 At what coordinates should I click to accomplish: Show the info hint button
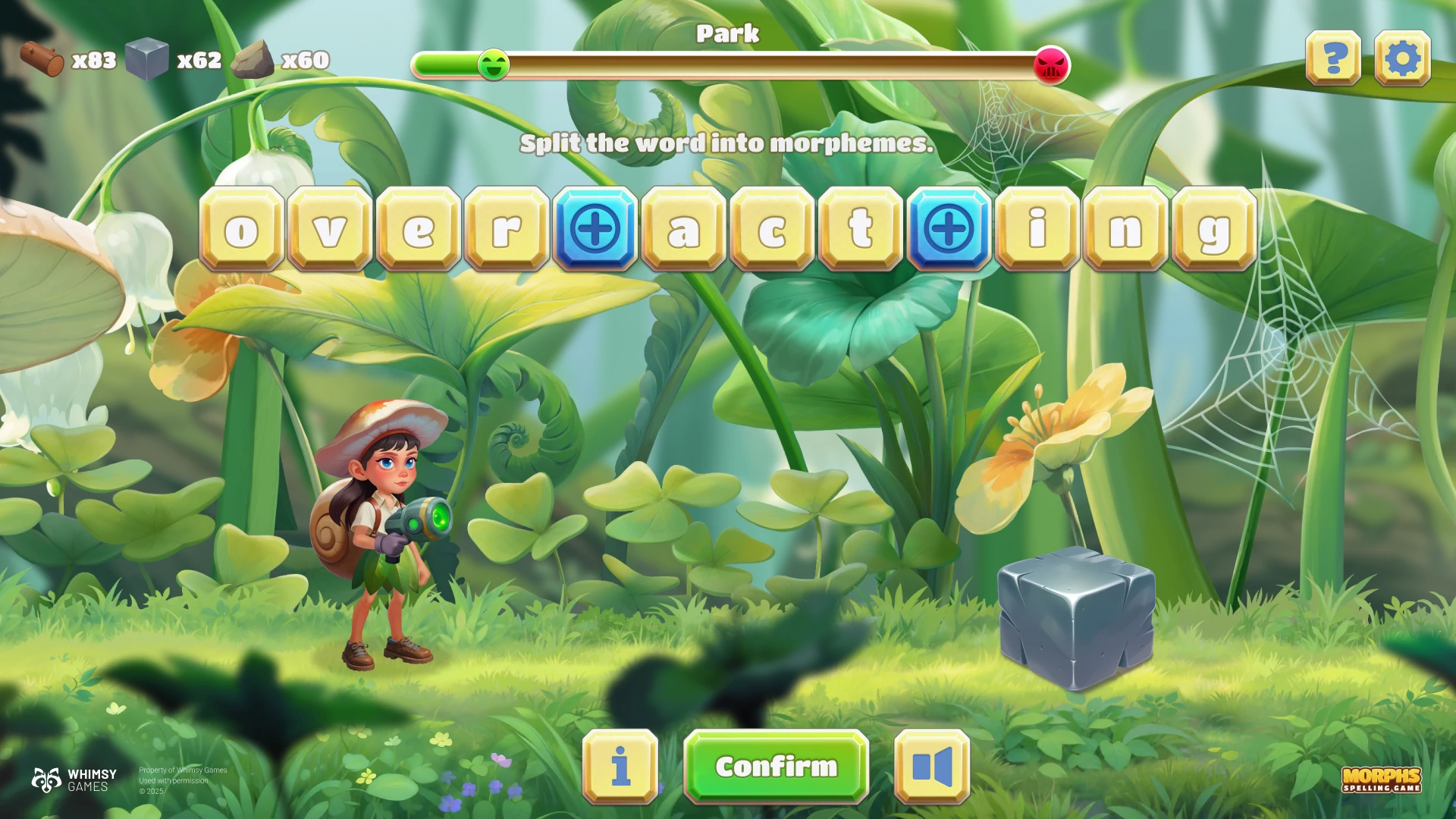tap(620, 767)
